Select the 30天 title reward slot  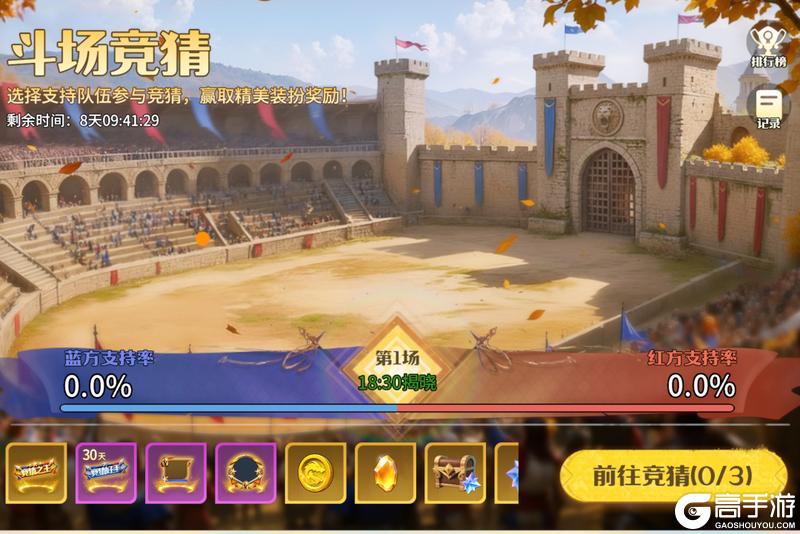click(106, 473)
